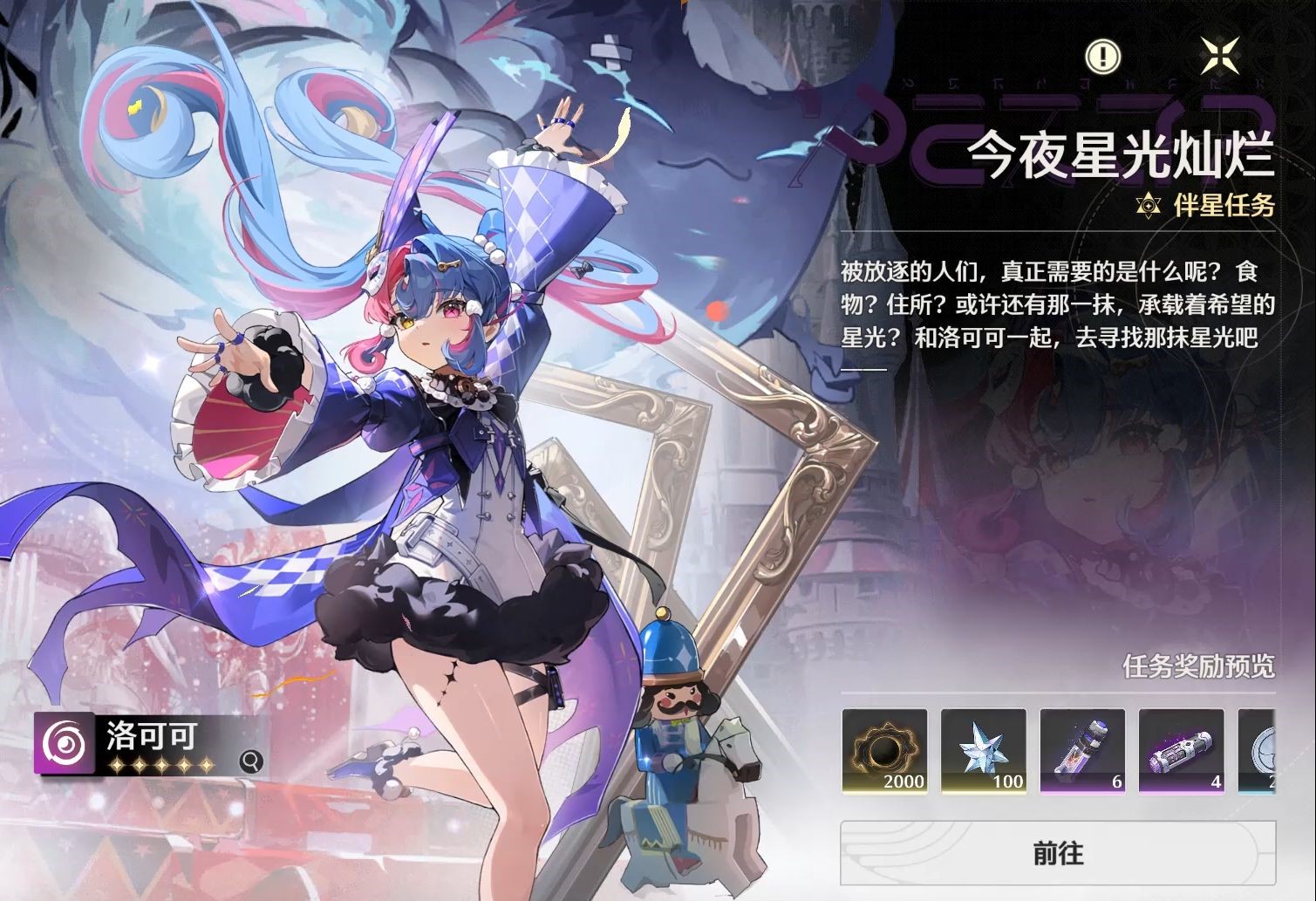
Task: Click the magnifier search icon beside 洛可可
Action: [252, 761]
